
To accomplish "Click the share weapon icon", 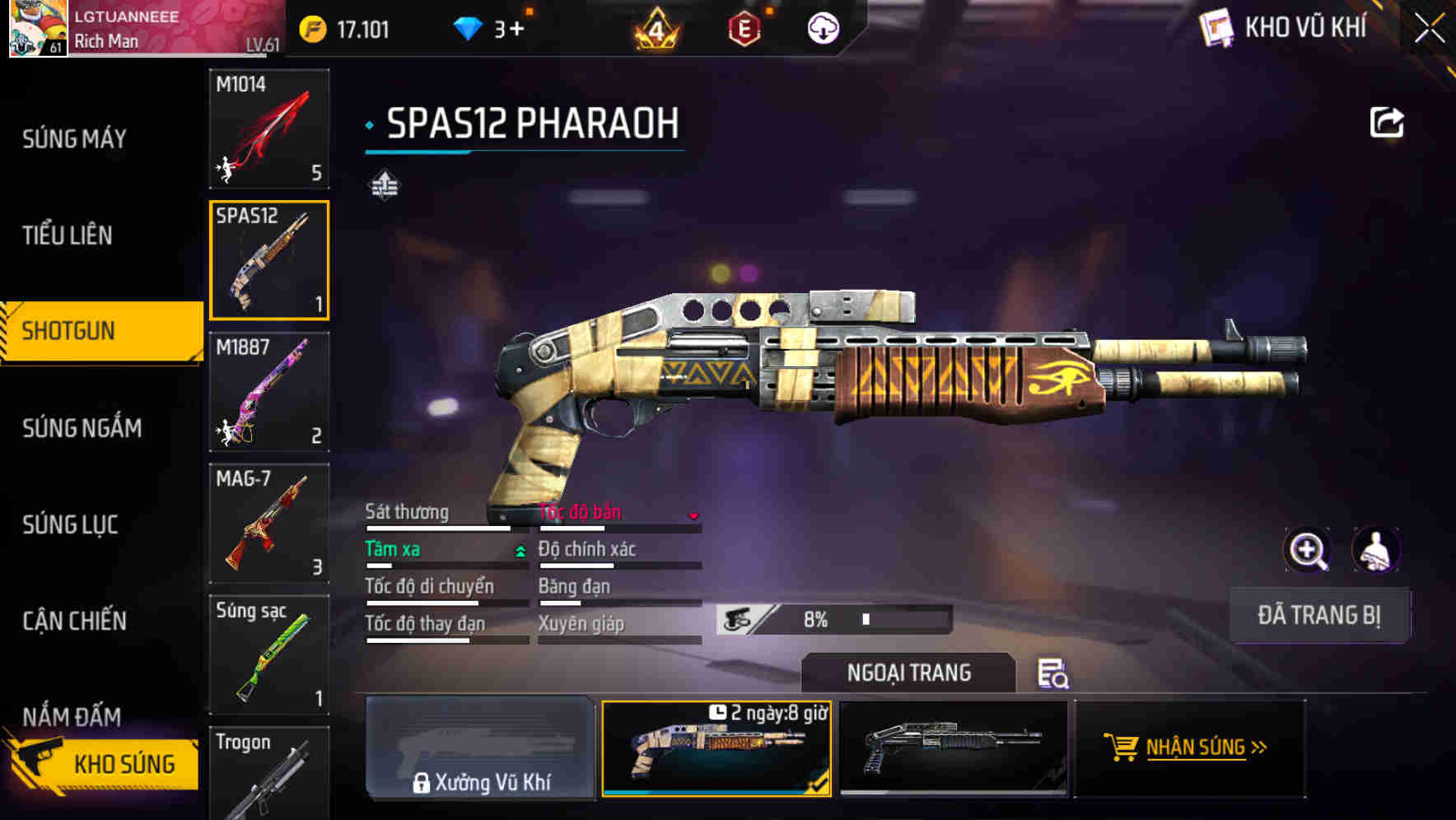I will pyautogui.click(x=1388, y=121).
